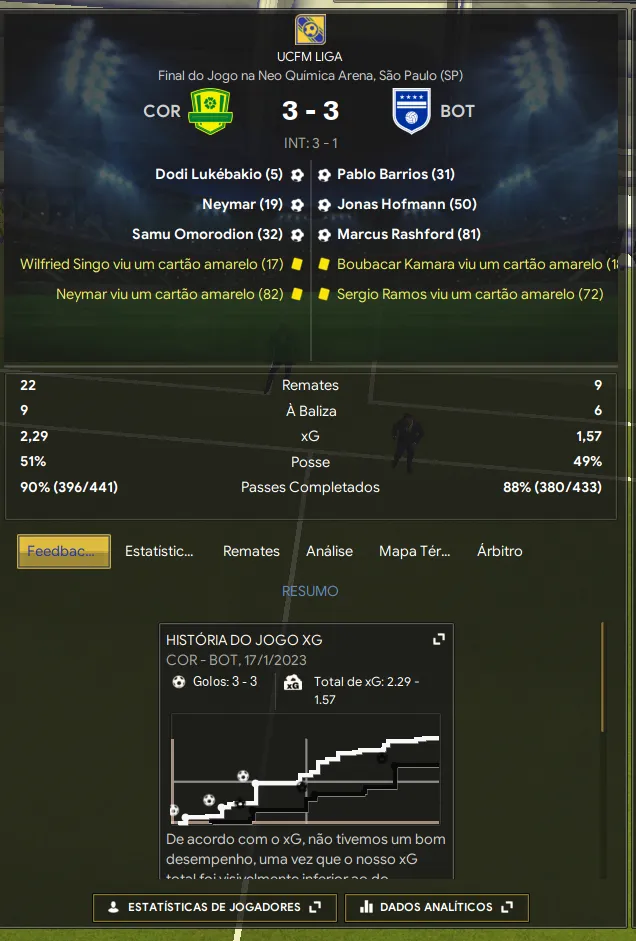Open Estatísticas de Jogadores
The image size is (636, 941).
pyautogui.click(x=213, y=907)
